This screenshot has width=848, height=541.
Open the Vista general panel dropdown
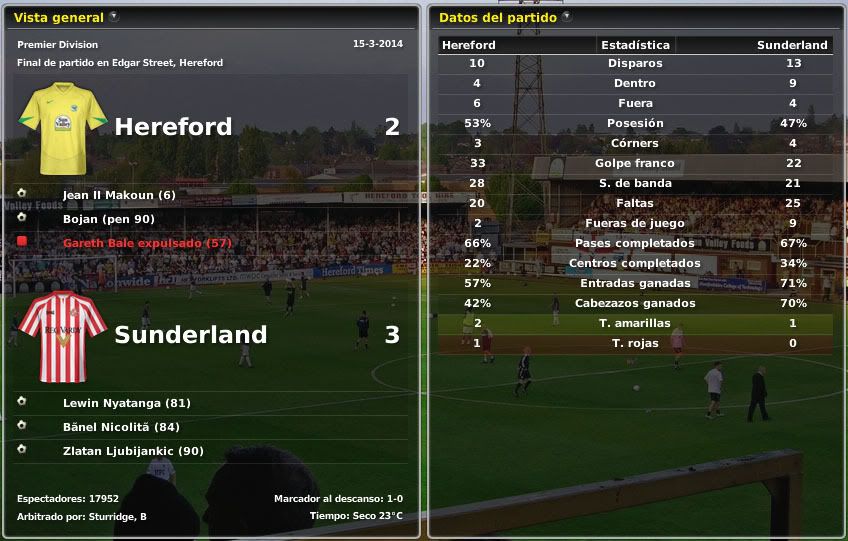[113, 16]
